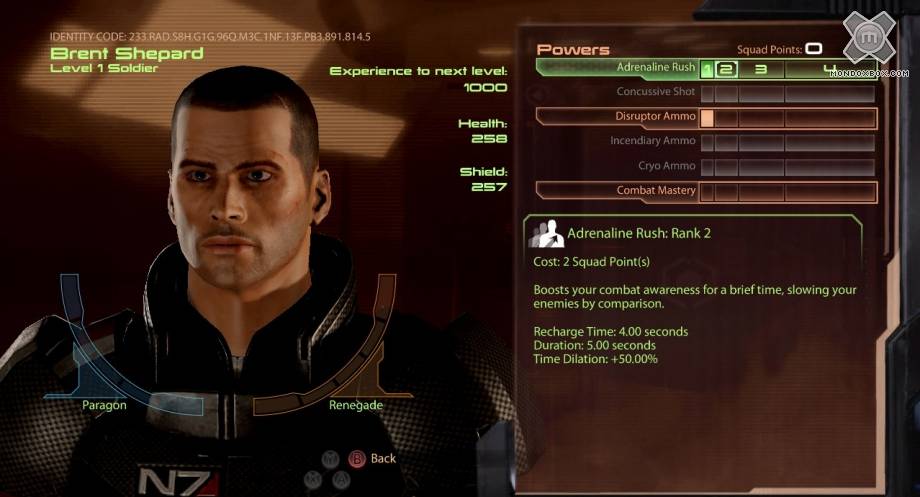920x497 pixels.
Task: Select the Incendiary Ammo power
Action: point(653,142)
